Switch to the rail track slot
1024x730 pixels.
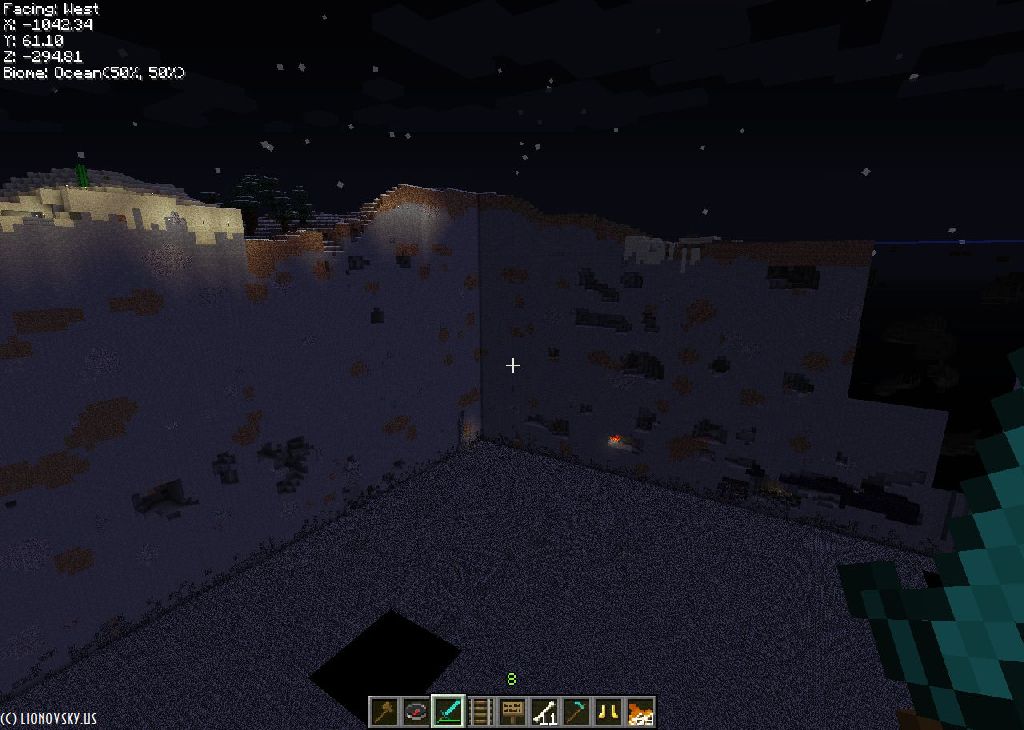click(x=480, y=712)
